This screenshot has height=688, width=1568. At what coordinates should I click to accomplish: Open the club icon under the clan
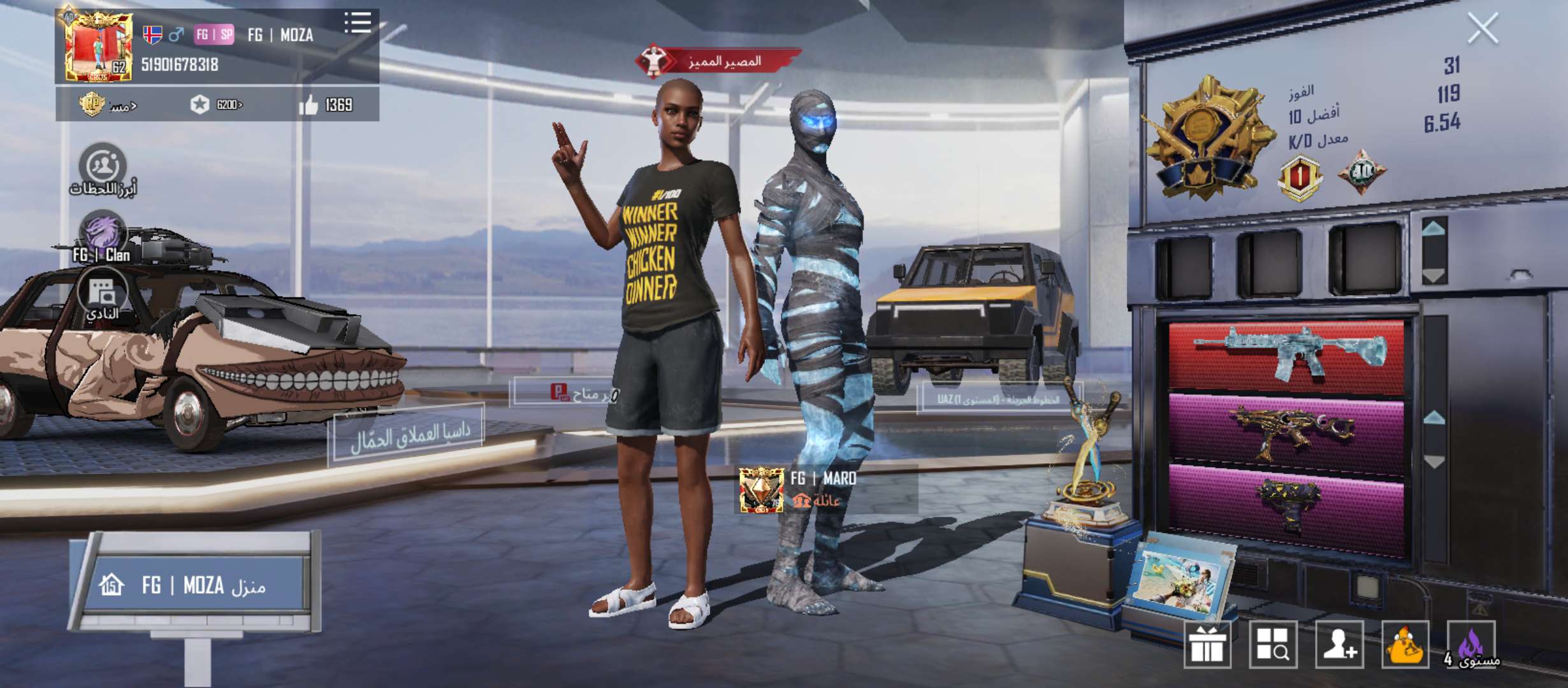(x=102, y=294)
